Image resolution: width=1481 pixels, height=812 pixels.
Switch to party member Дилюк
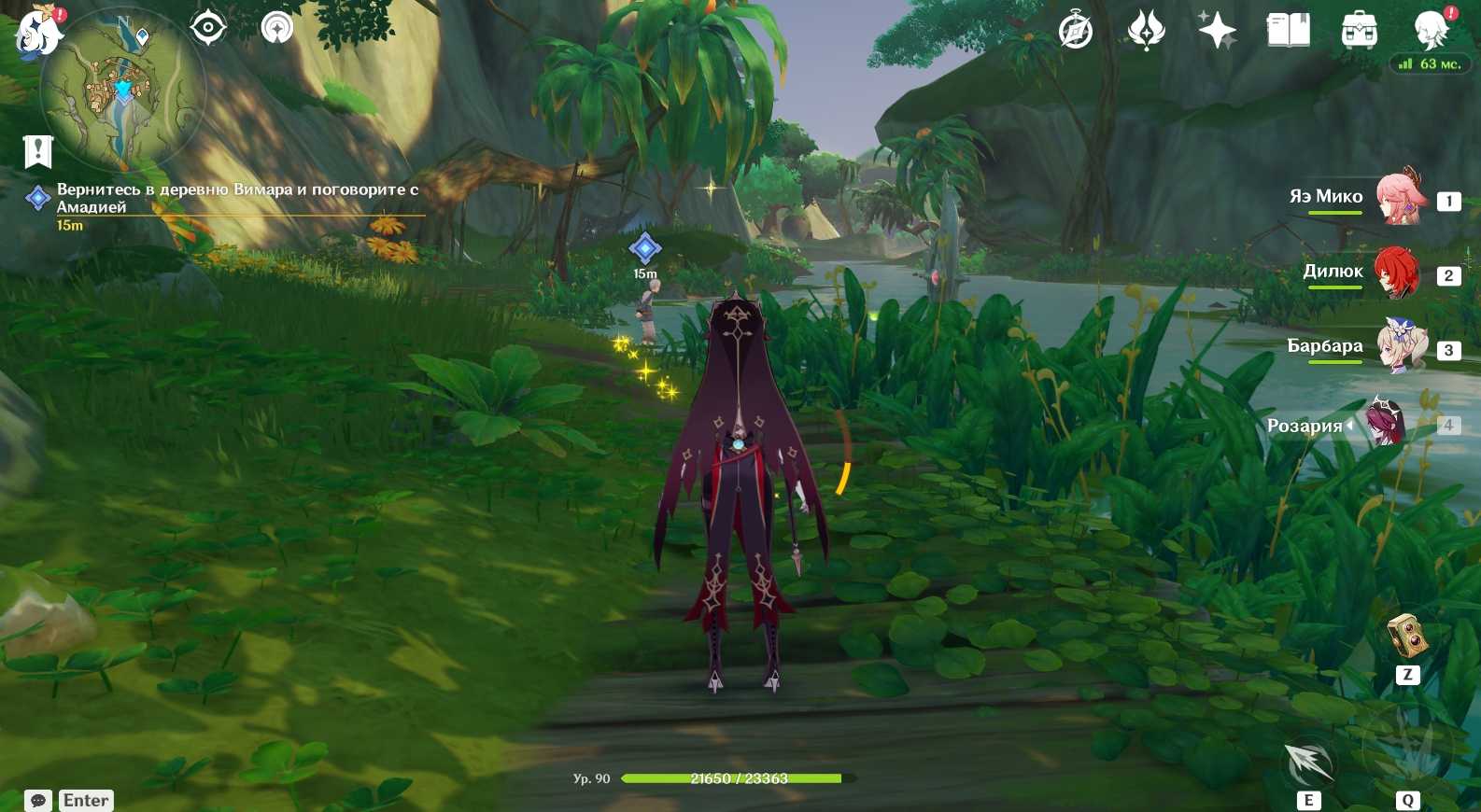(1396, 273)
